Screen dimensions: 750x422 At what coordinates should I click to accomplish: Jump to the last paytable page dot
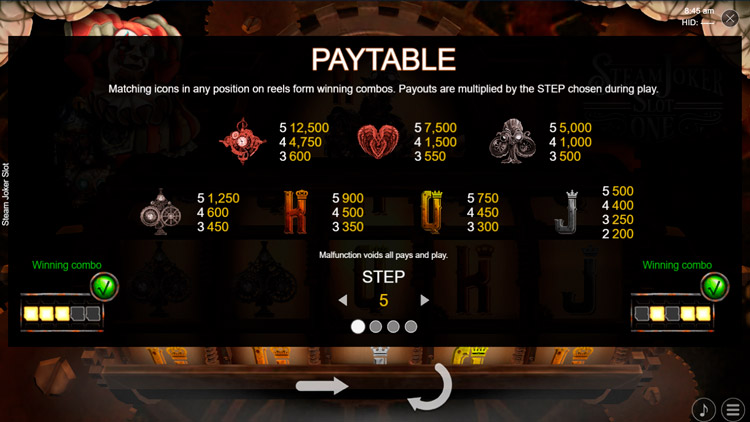point(411,327)
